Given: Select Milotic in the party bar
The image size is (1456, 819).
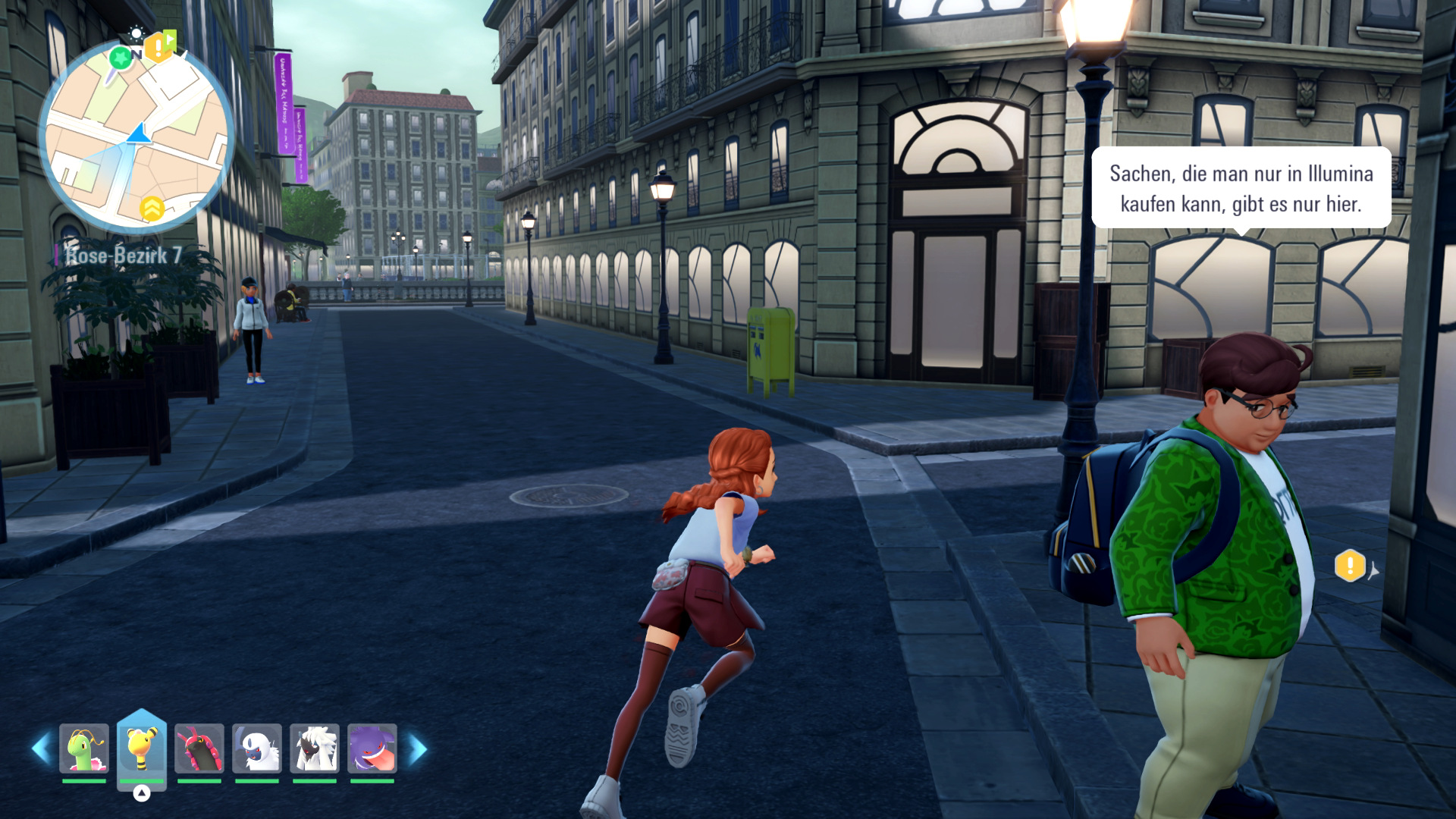Looking at the screenshot, I should pos(84,748).
